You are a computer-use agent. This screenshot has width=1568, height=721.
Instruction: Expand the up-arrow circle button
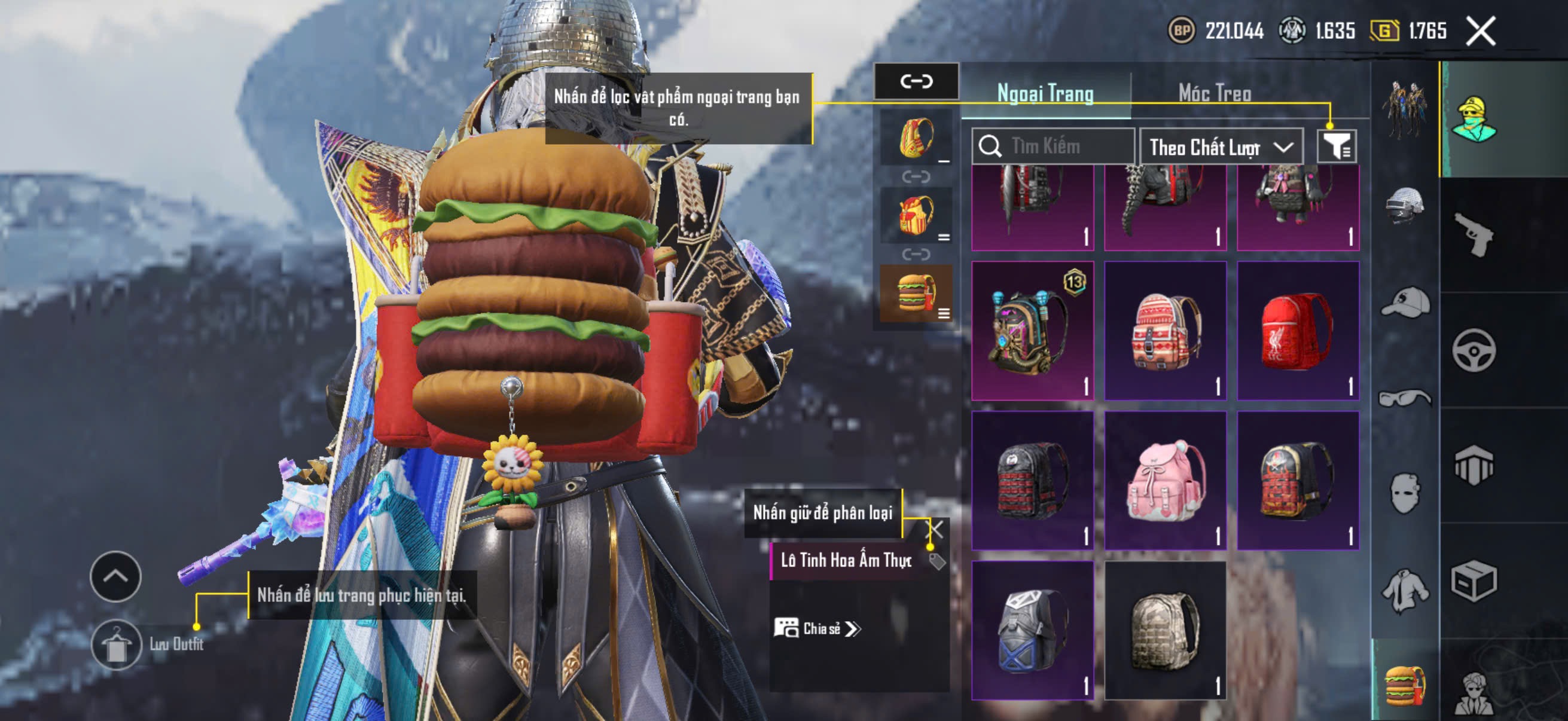coord(115,576)
